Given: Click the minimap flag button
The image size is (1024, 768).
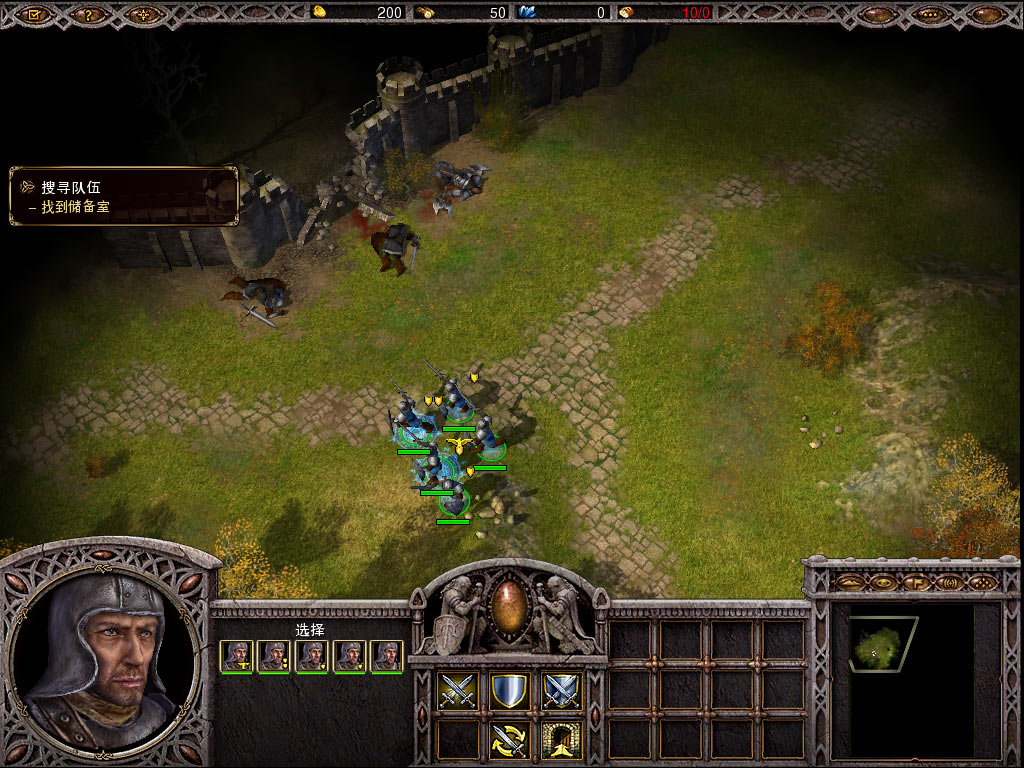Looking at the screenshot, I should [915, 581].
